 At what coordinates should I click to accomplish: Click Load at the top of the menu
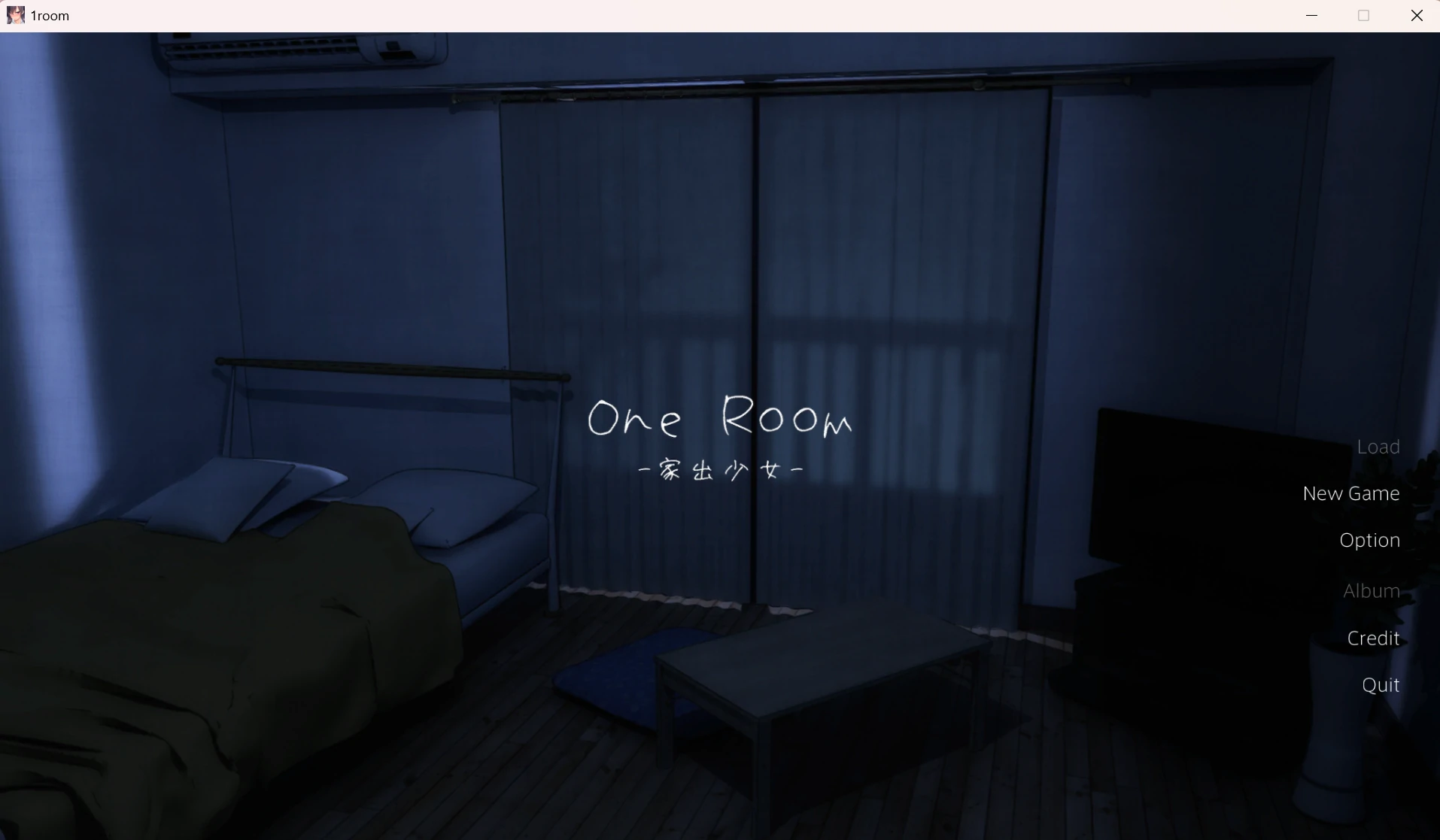click(1378, 445)
